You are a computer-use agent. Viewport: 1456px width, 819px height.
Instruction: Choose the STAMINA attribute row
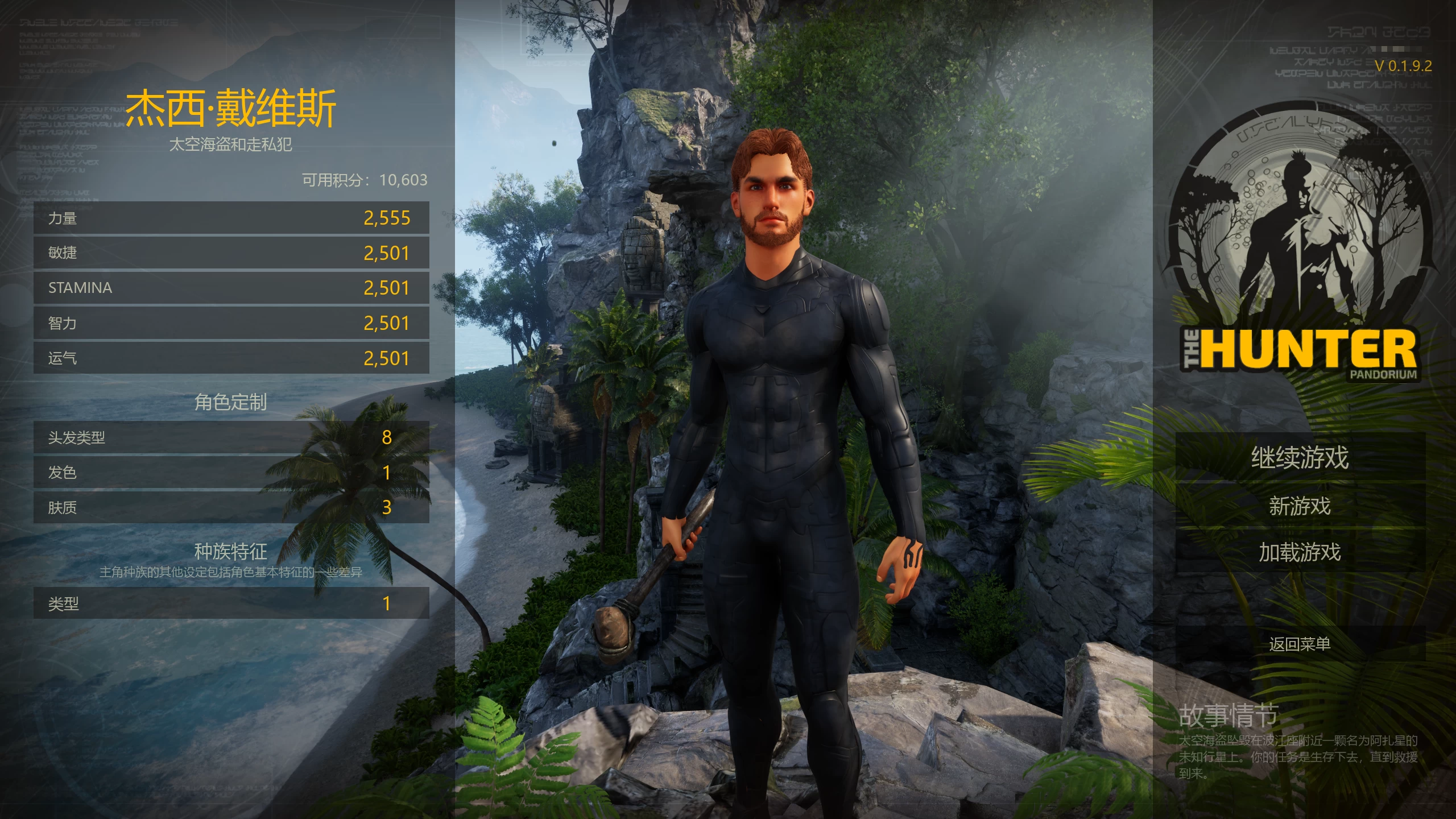[x=231, y=288]
